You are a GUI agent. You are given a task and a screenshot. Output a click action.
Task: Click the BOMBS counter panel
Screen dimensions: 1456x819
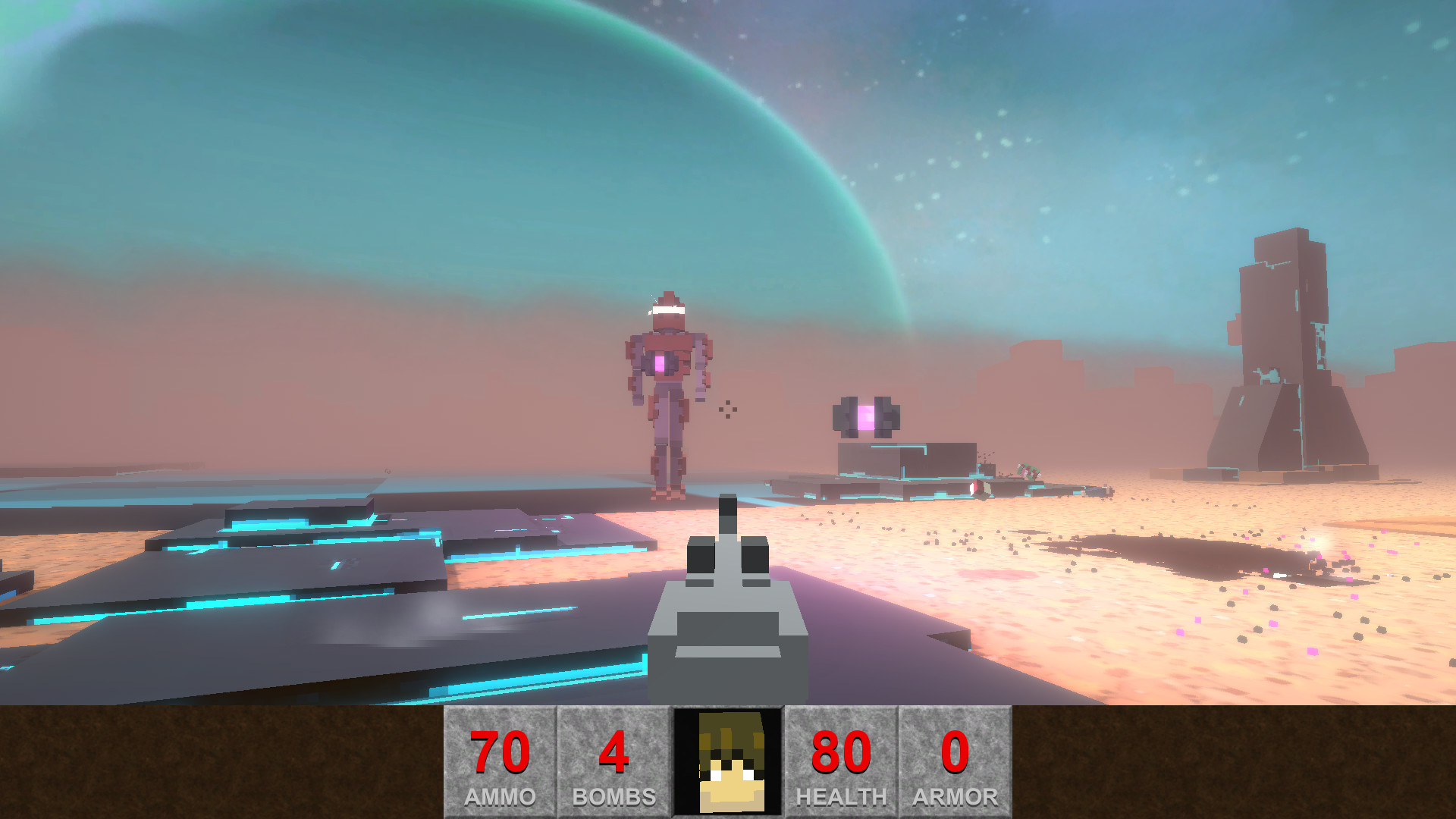coord(613,762)
